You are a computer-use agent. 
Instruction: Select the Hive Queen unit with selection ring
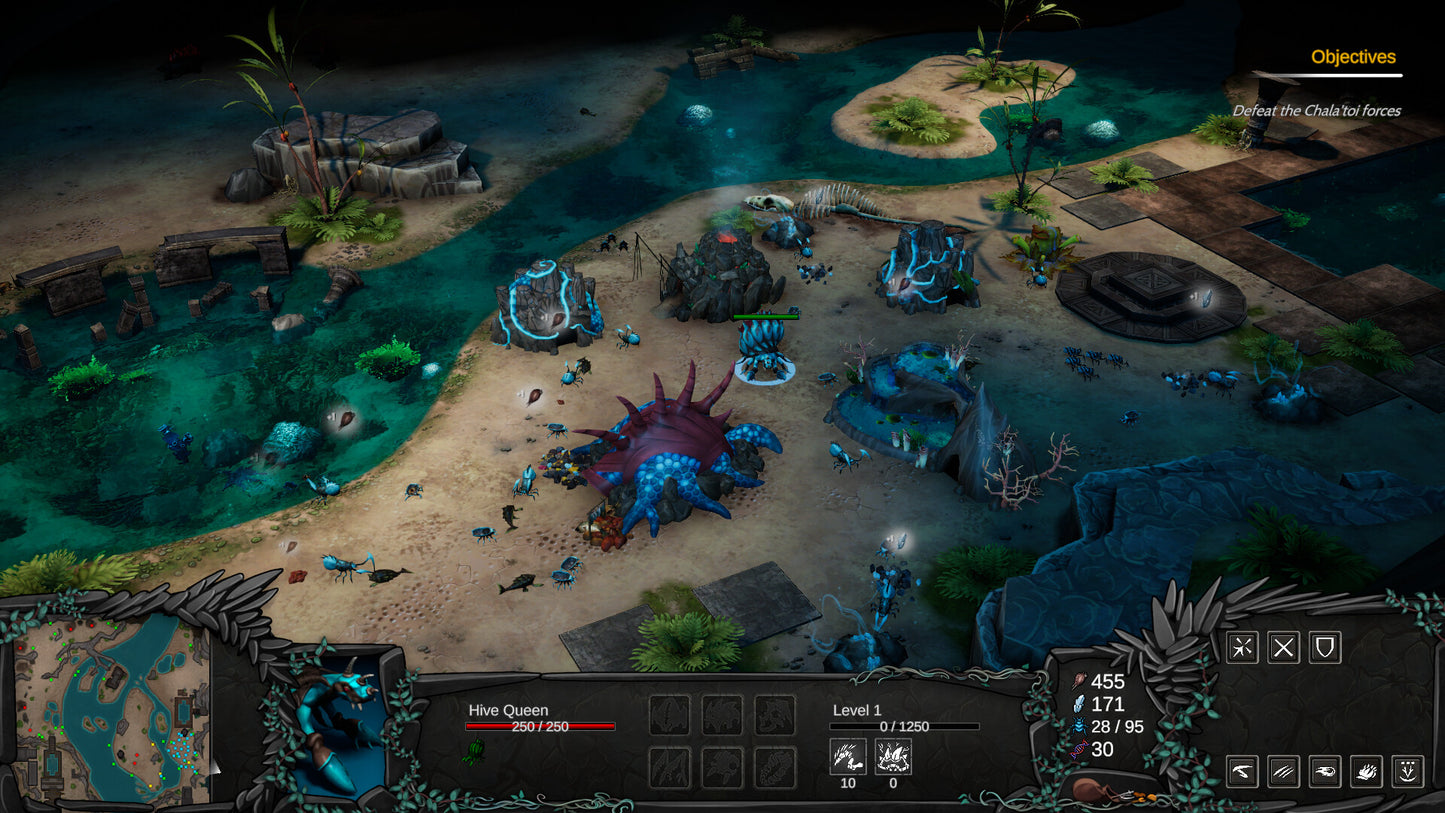(x=765, y=350)
